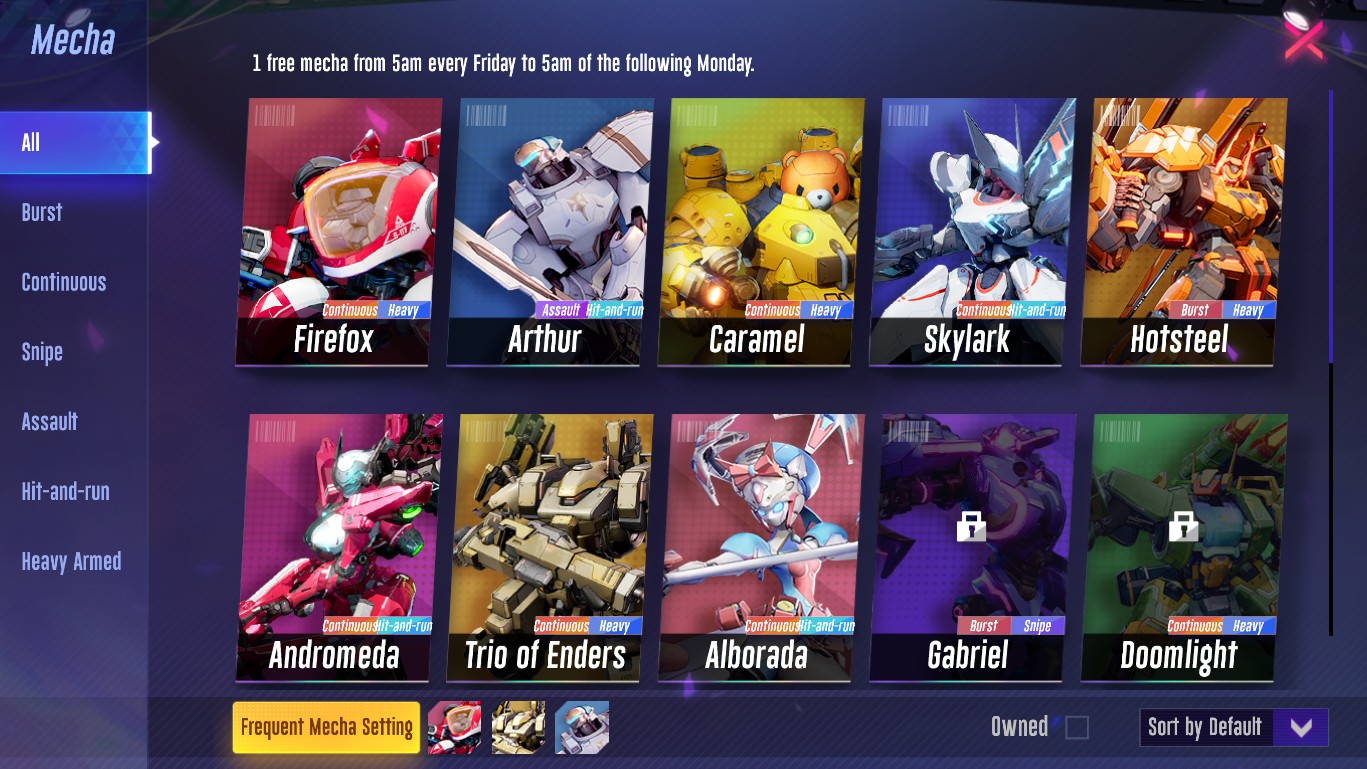The image size is (1367, 769).
Task: Open the Sort by Default dropdown
Action: (1234, 727)
